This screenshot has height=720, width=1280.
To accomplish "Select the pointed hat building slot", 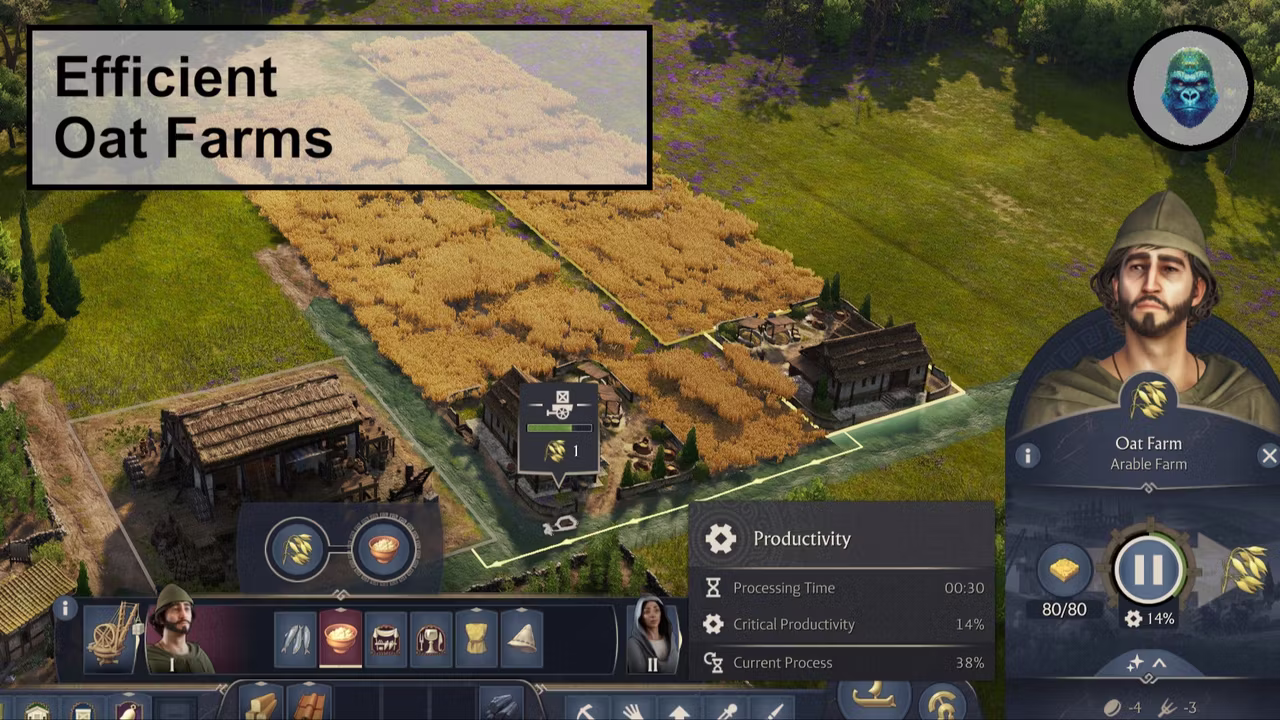I will pos(521,639).
